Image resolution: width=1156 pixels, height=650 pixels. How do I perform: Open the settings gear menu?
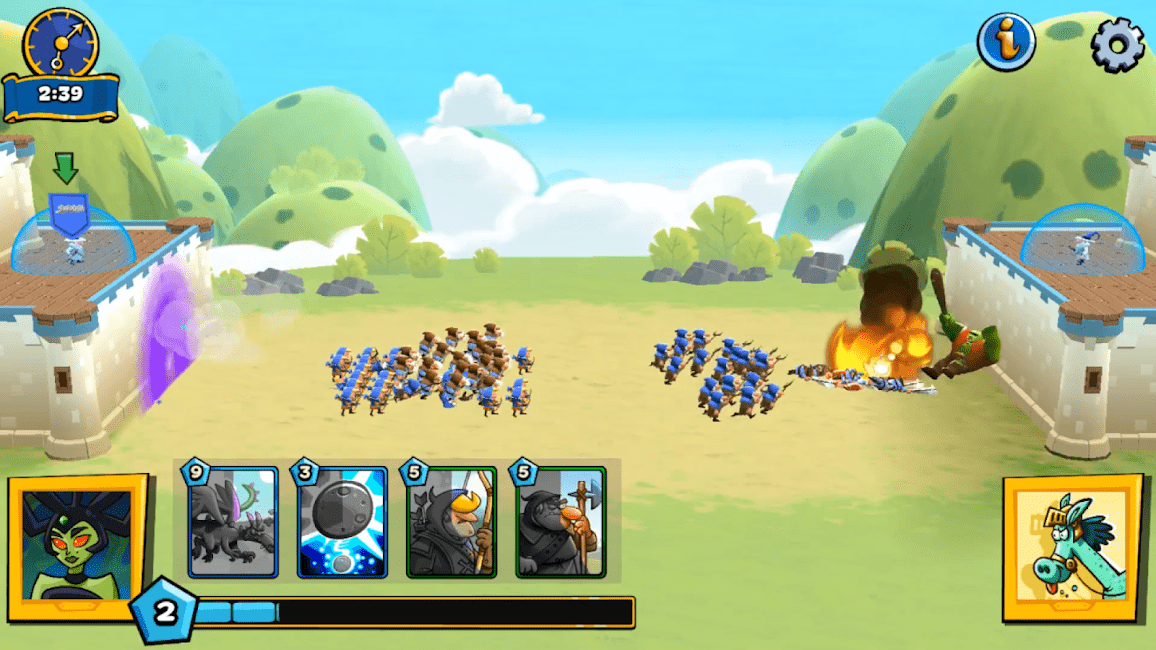(1117, 44)
